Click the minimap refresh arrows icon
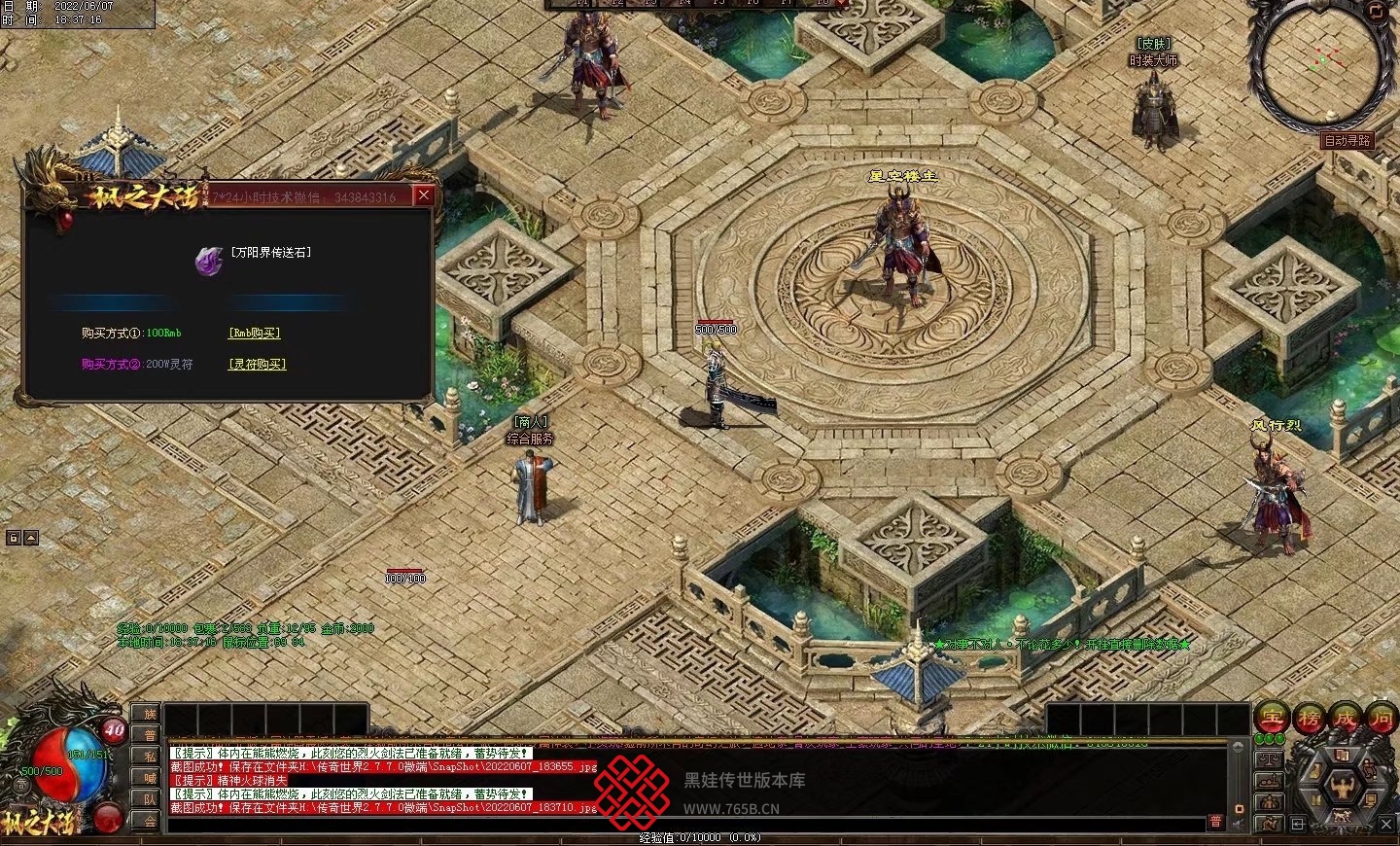The height and width of the screenshot is (846, 1400). [x=1376, y=12]
